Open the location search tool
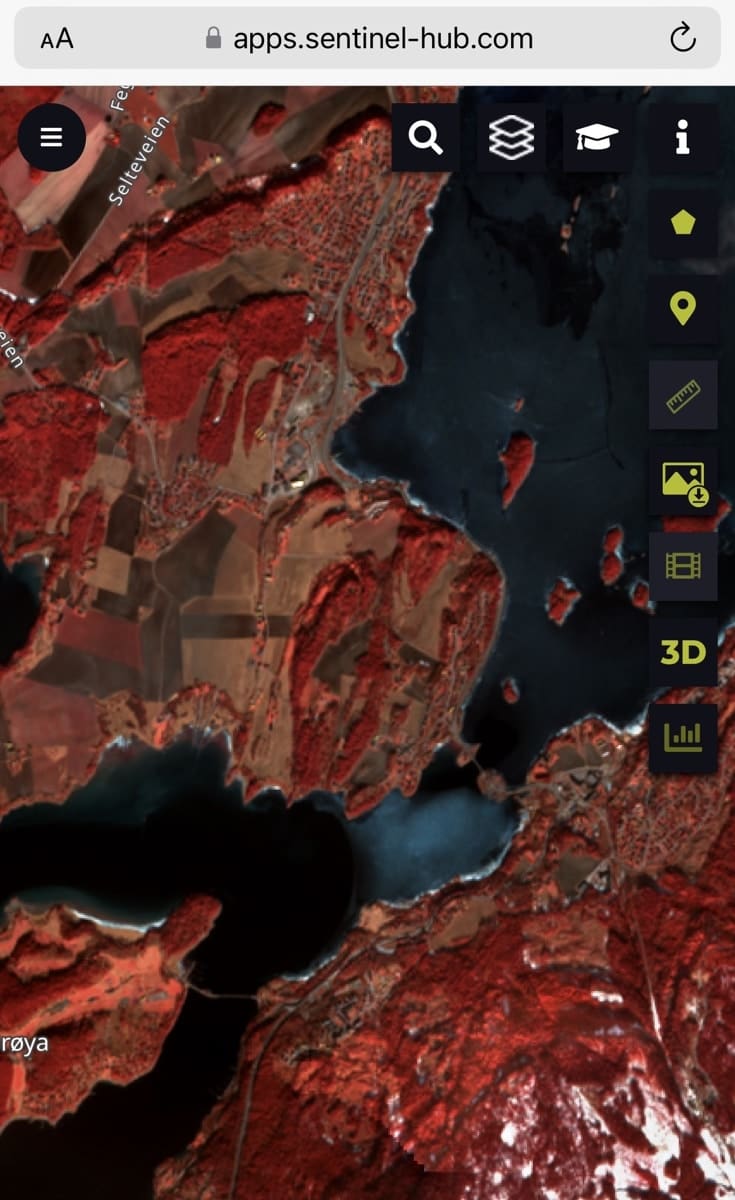Viewport: 735px width, 1200px height. 426,138
